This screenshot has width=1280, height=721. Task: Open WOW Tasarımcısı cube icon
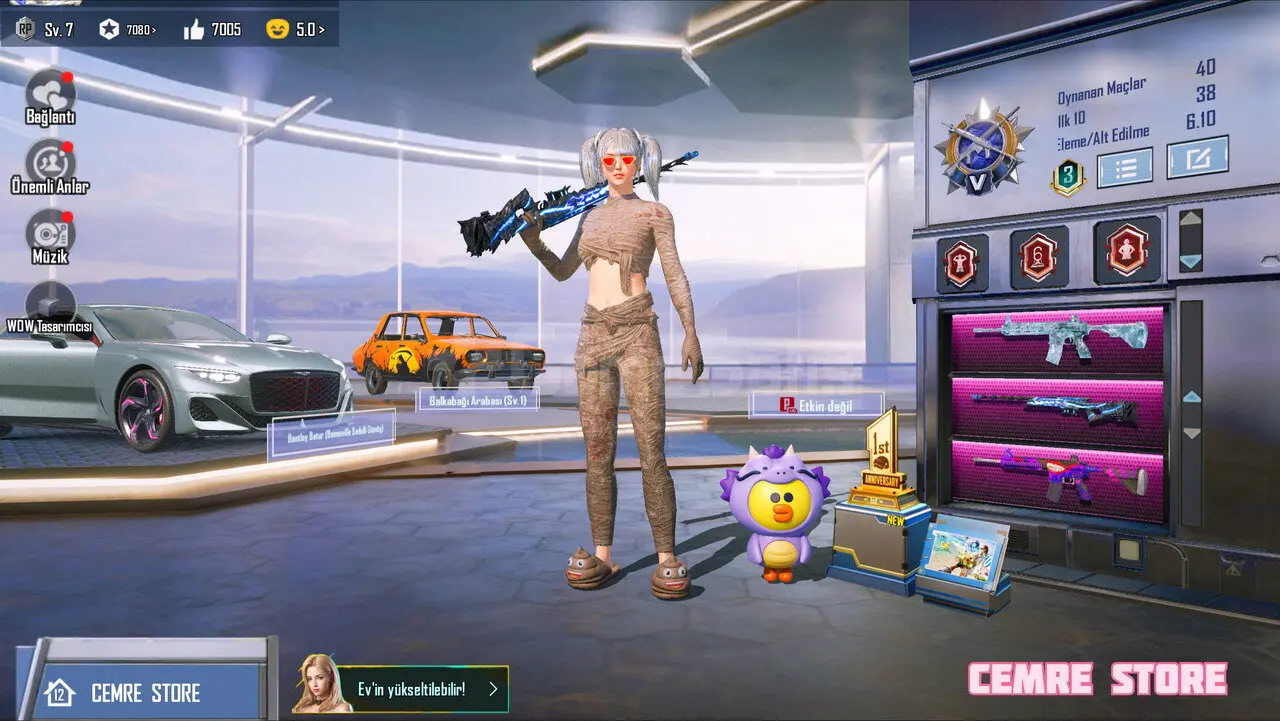coord(50,302)
